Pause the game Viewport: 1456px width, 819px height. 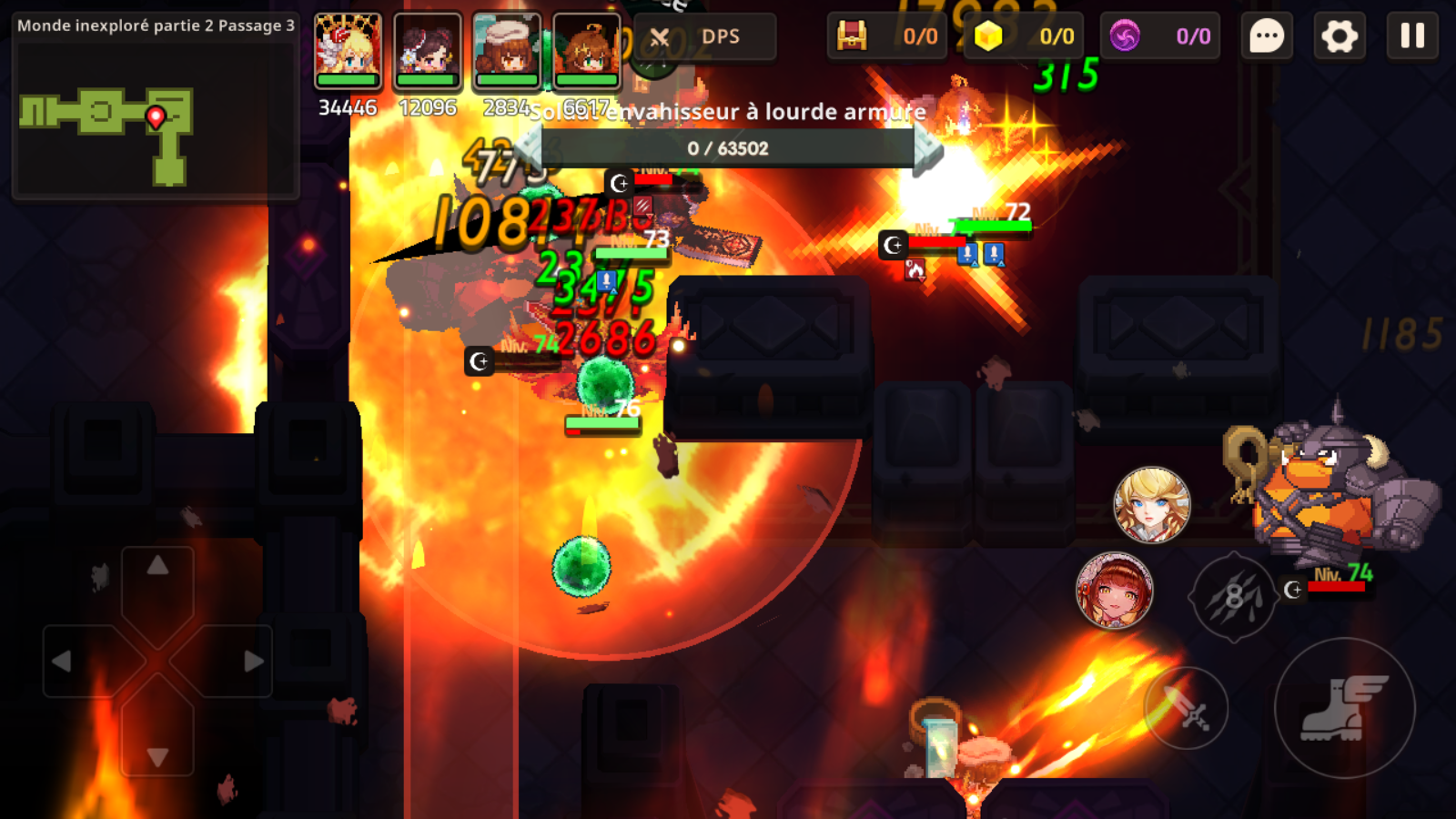[x=1411, y=36]
